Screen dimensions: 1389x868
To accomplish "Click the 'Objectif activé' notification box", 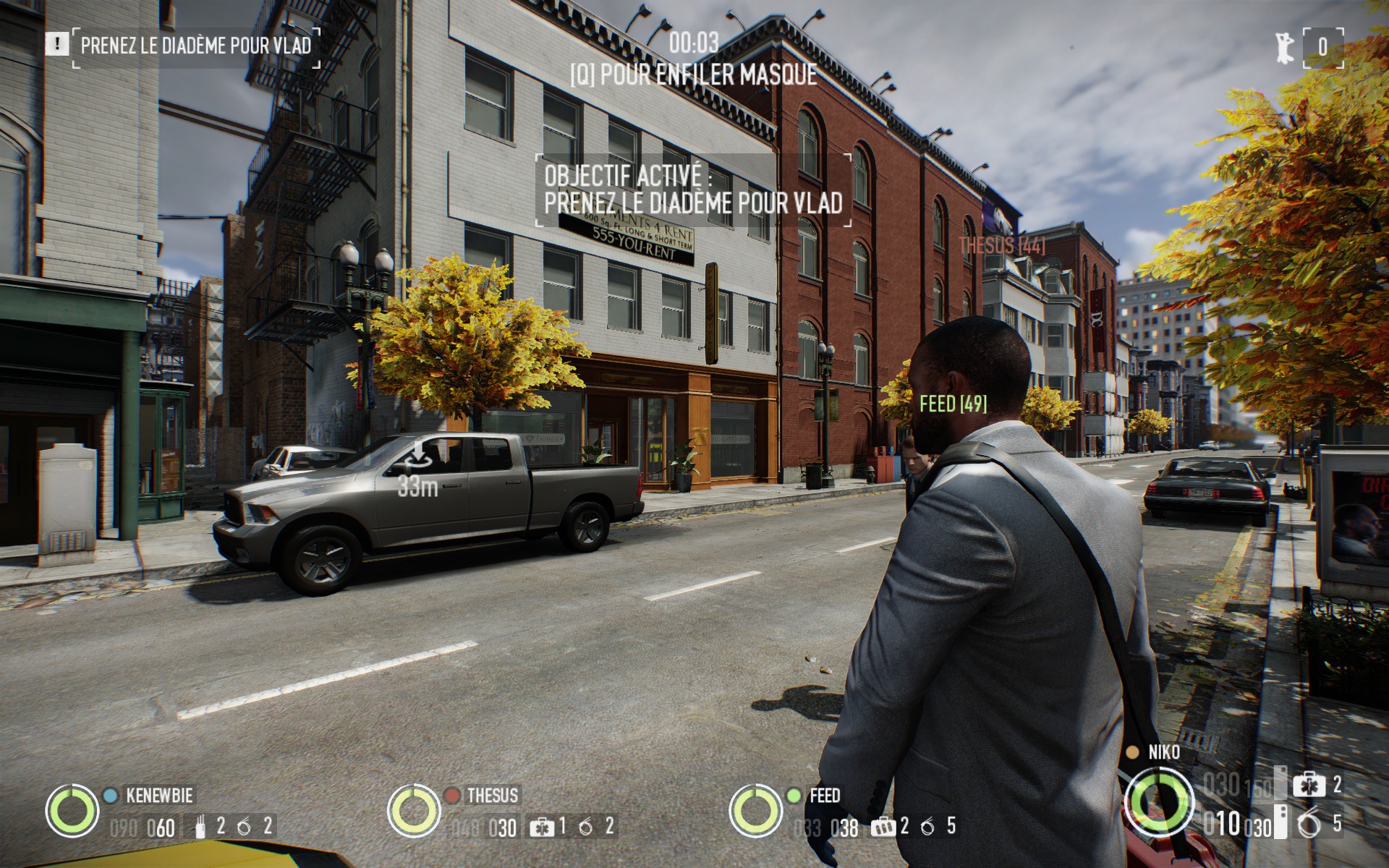I will point(693,190).
